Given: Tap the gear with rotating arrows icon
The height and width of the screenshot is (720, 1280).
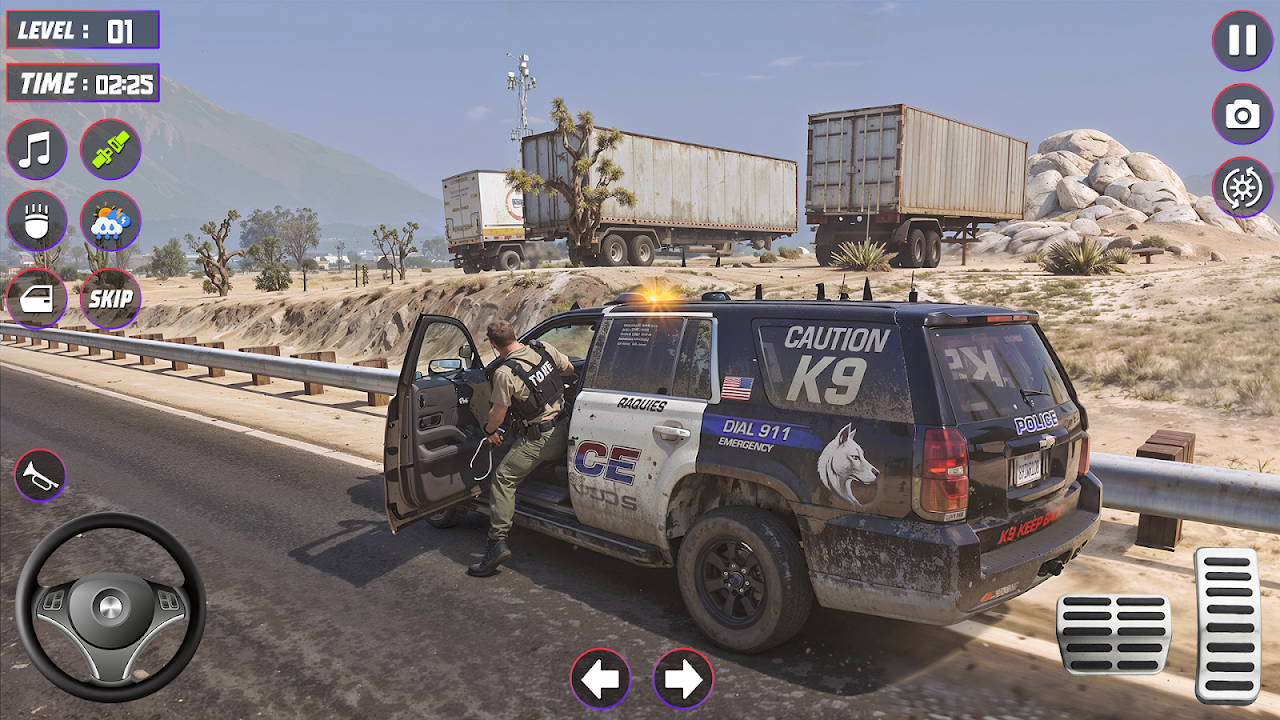Looking at the screenshot, I should click(1242, 187).
